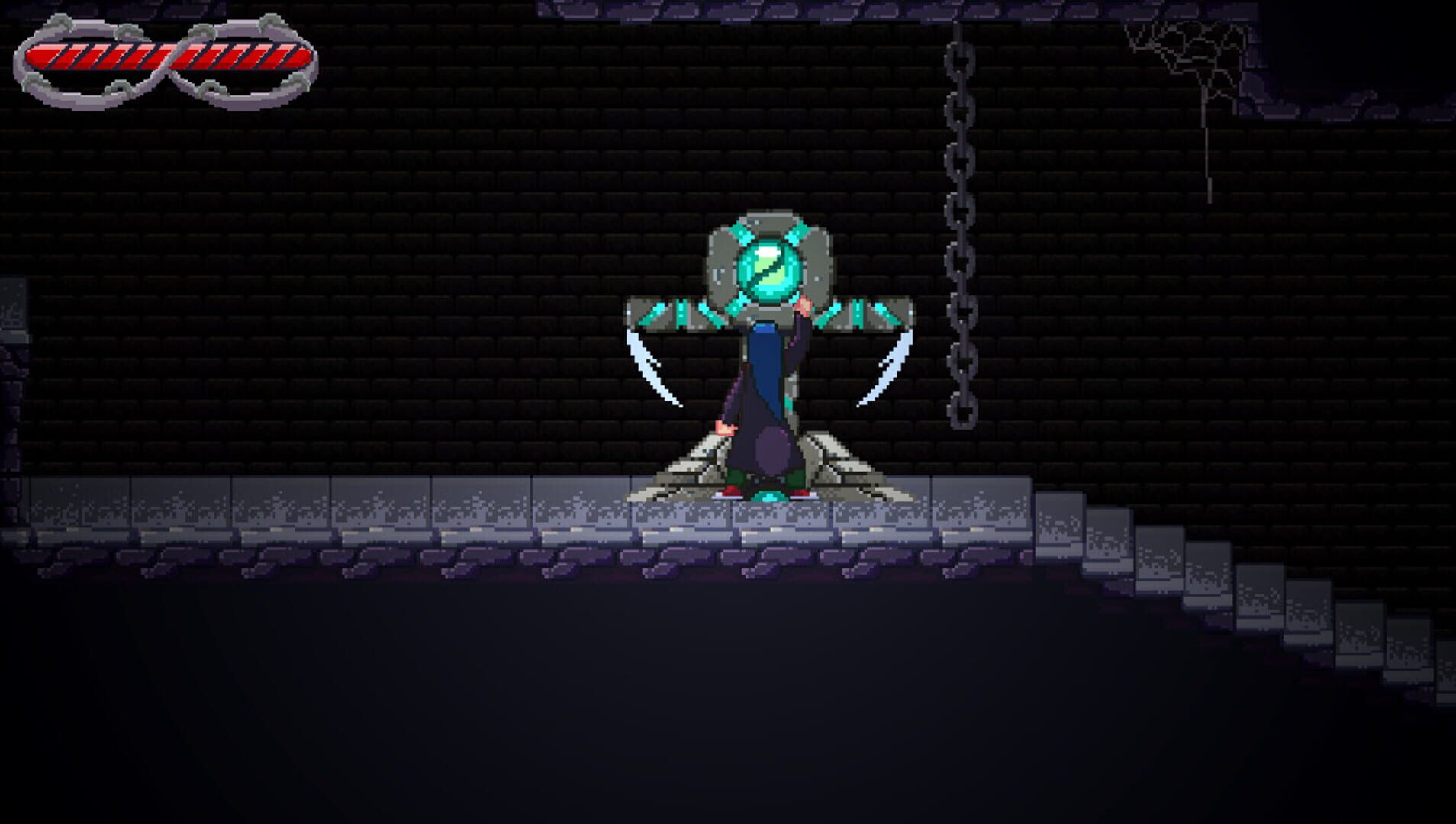The height and width of the screenshot is (824, 1456).
Task: Click the hanging chain on the right wall
Action: pyautogui.click(x=960, y=229)
